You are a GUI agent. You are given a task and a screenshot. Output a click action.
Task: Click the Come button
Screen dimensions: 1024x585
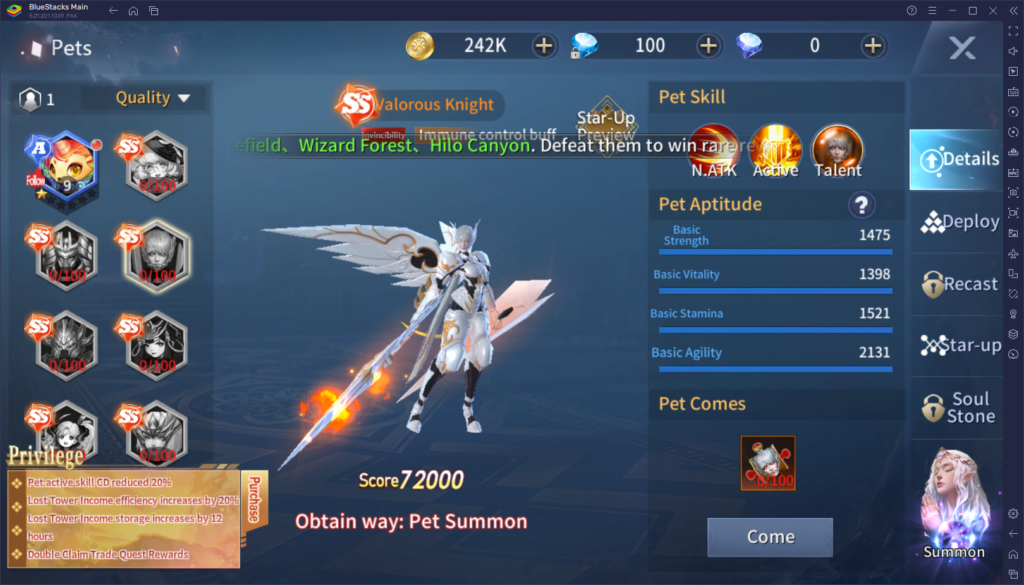pyautogui.click(x=770, y=537)
